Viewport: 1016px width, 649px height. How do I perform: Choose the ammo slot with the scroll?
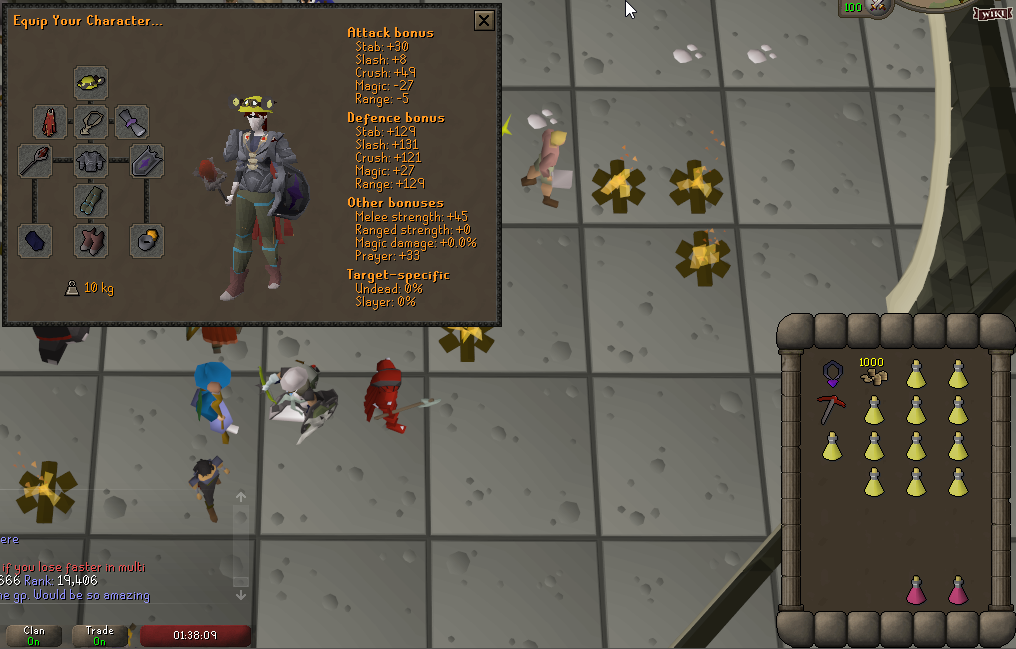(x=132, y=122)
